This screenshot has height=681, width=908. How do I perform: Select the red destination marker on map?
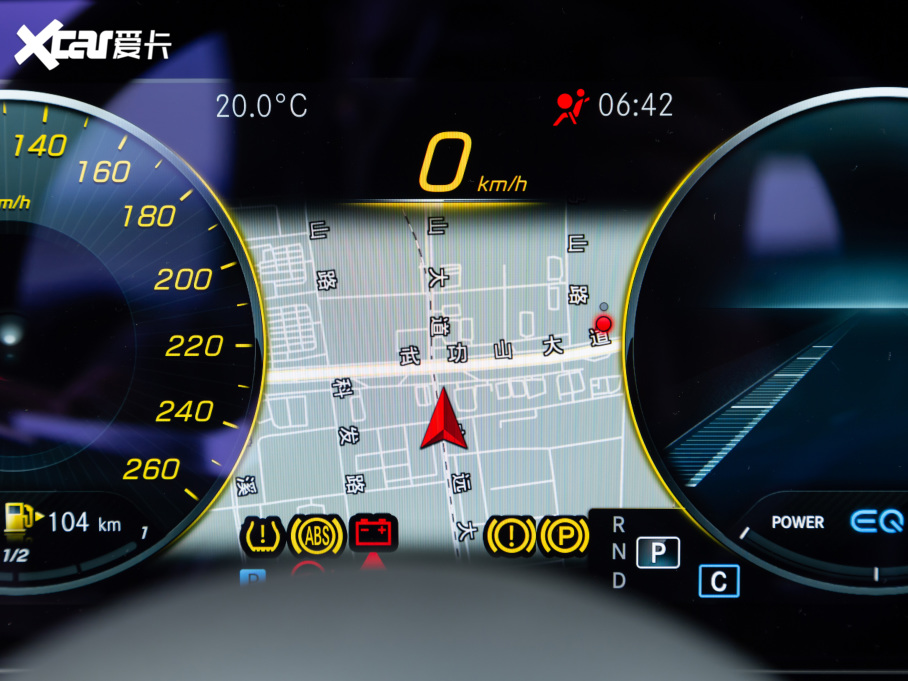(x=603, y=323)
